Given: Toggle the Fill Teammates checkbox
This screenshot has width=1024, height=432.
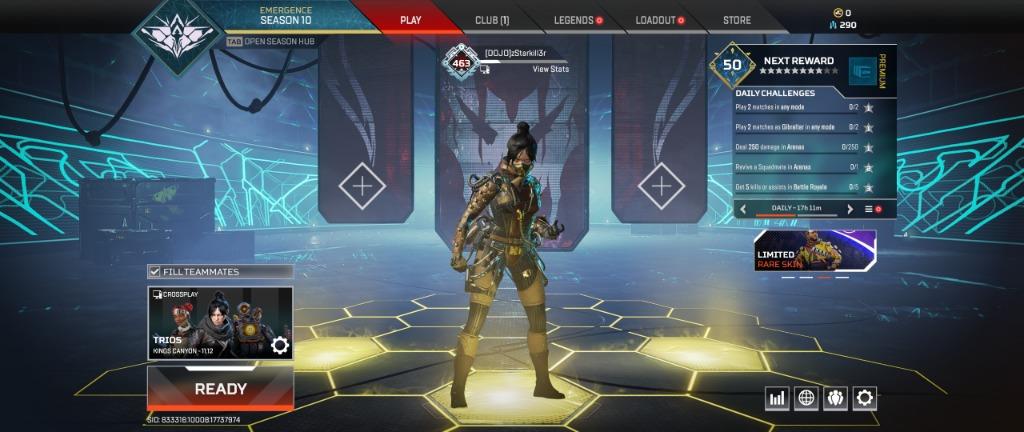Looking at the screenshot, I should 154,271.
